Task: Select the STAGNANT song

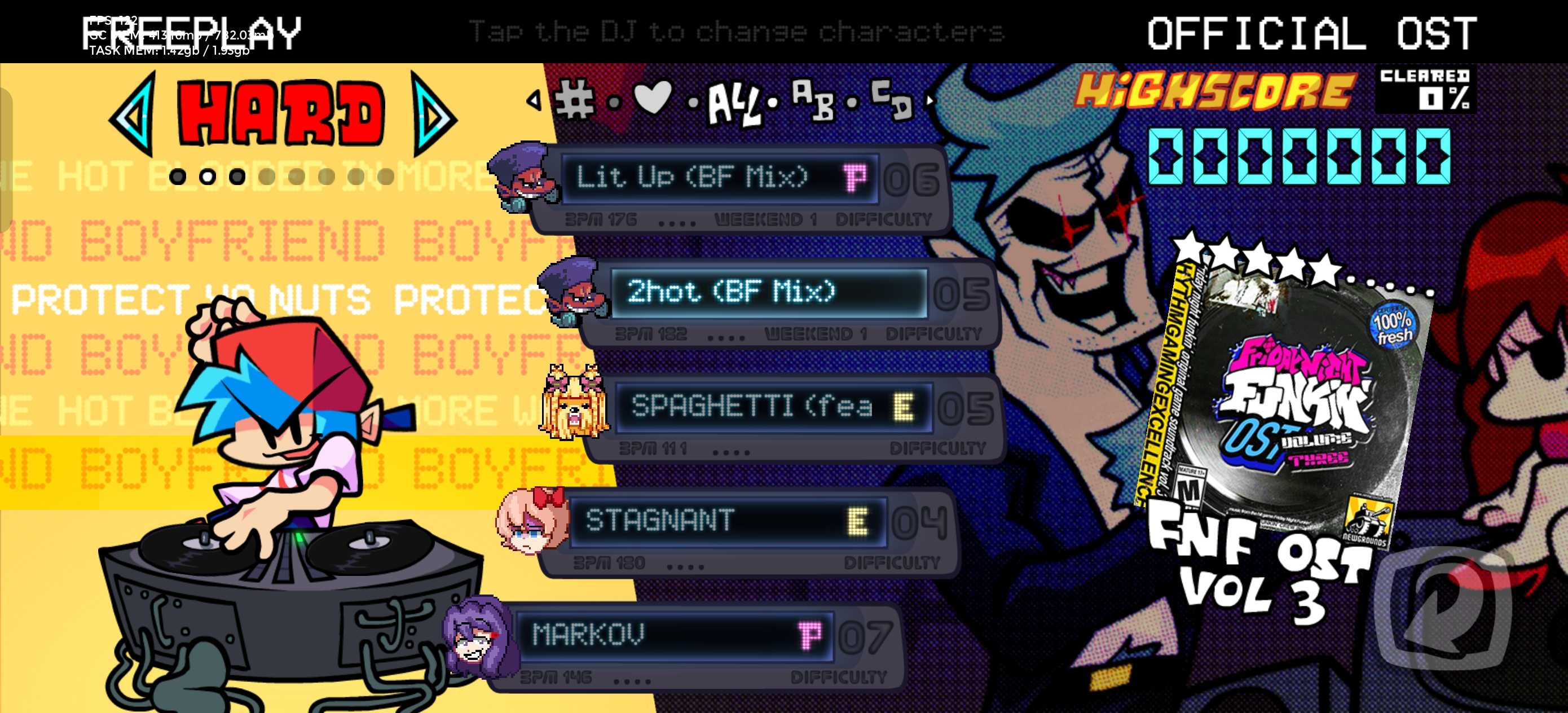Action: 728,521
